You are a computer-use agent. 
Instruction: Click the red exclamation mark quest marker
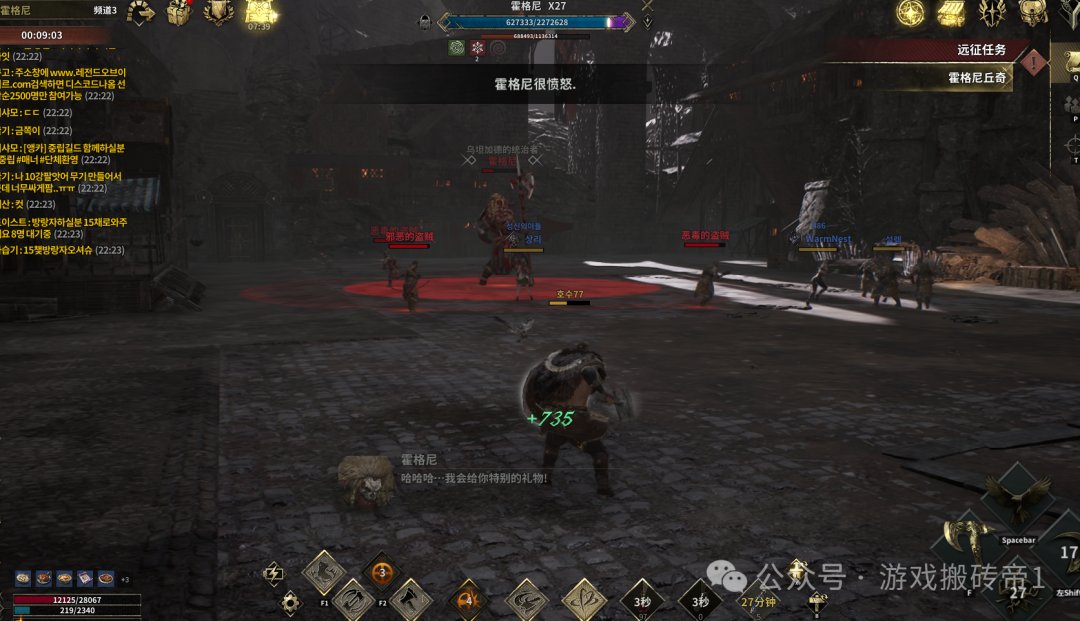pyautogui.click(x=1036, y=64)
